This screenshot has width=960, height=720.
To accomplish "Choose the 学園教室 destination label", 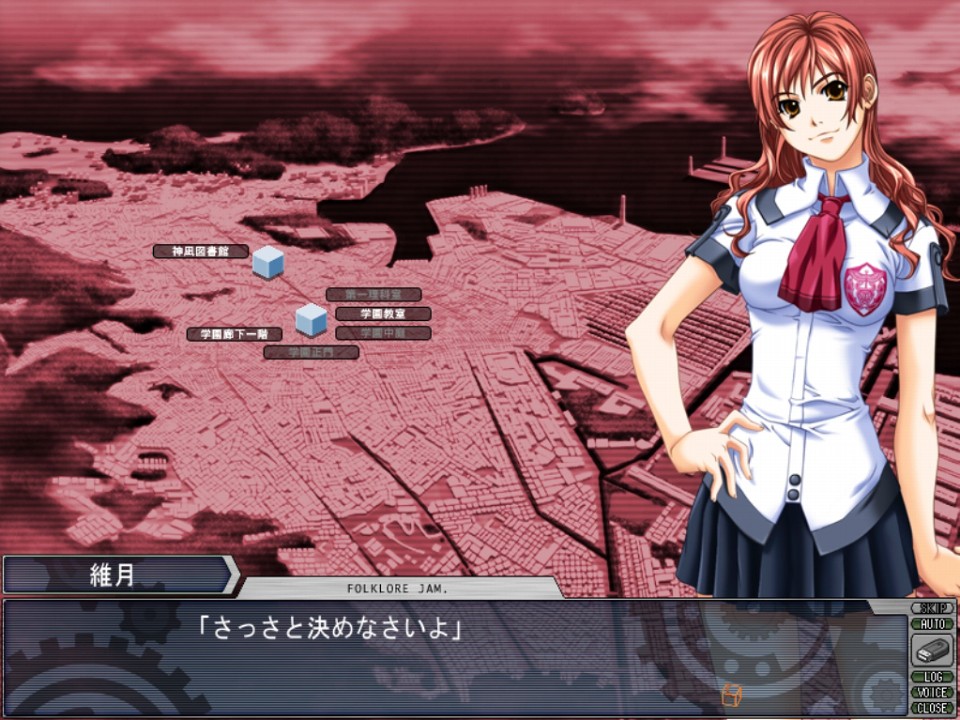I will click(383, 314).
